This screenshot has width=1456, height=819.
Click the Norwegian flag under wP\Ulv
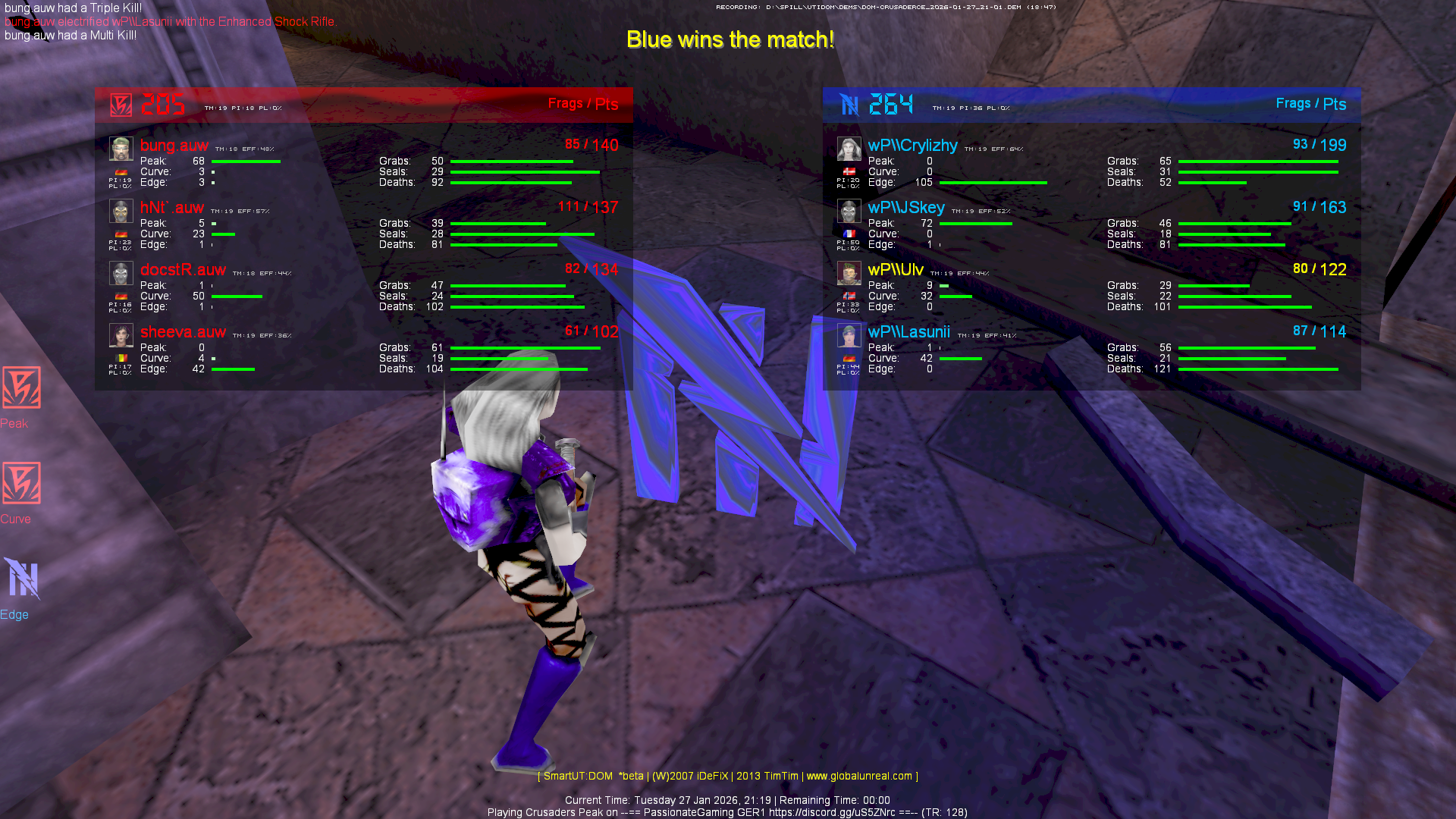pos(849,296)
